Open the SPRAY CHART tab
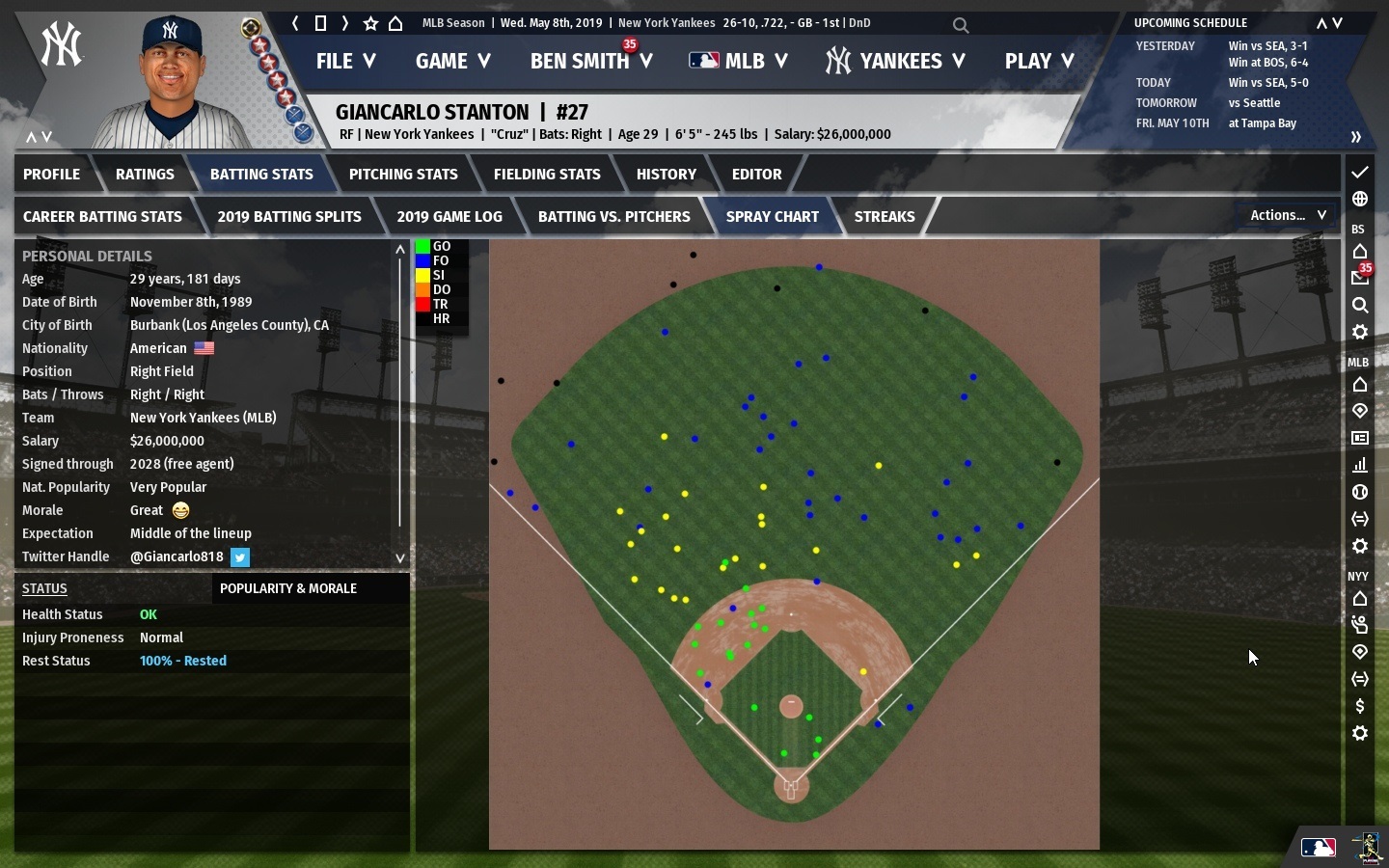Image resolution: width=1389 pixels, height=868 pixels. click(772, 216)
